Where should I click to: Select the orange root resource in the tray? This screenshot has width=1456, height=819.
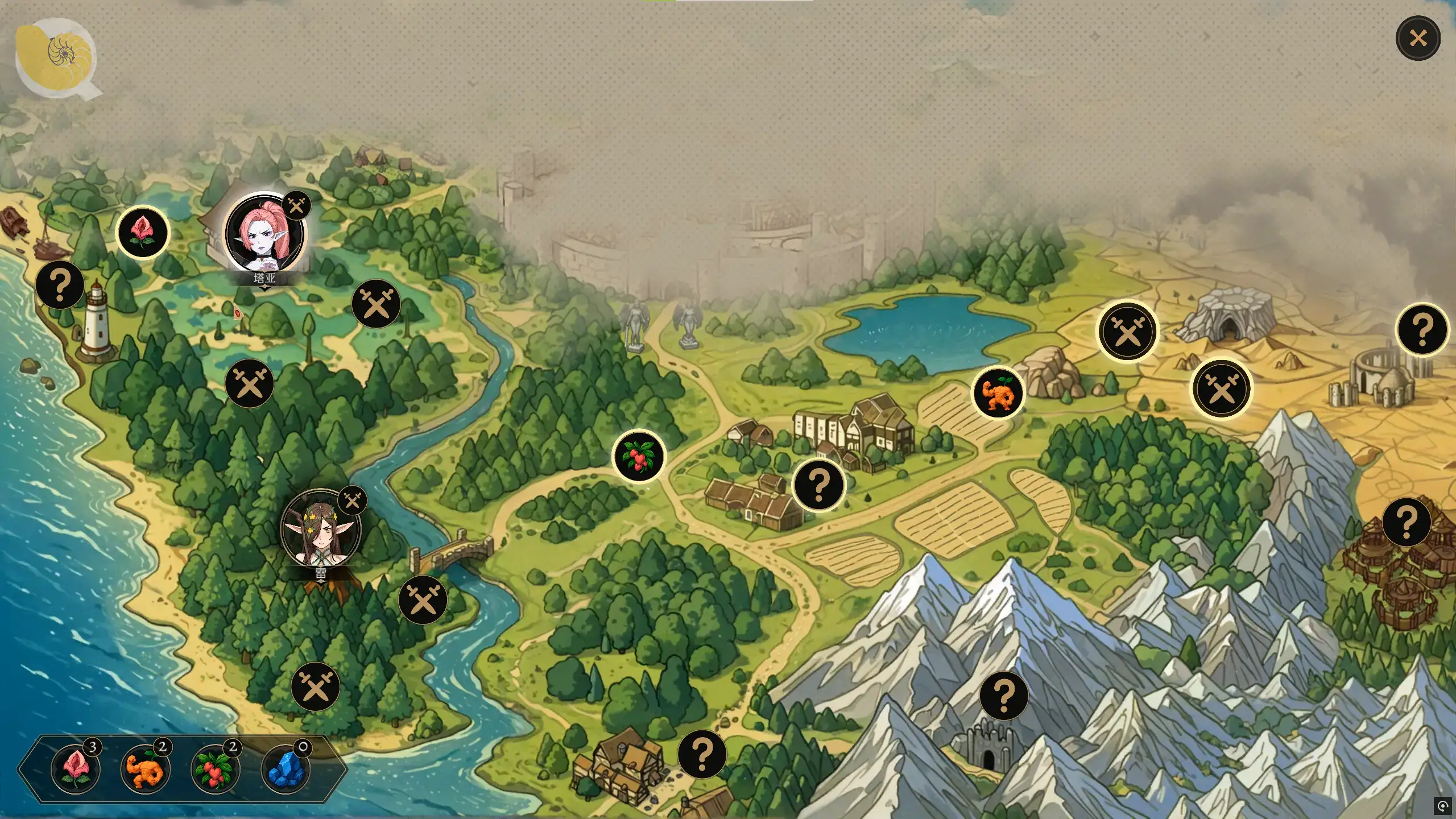coord(145,769)
